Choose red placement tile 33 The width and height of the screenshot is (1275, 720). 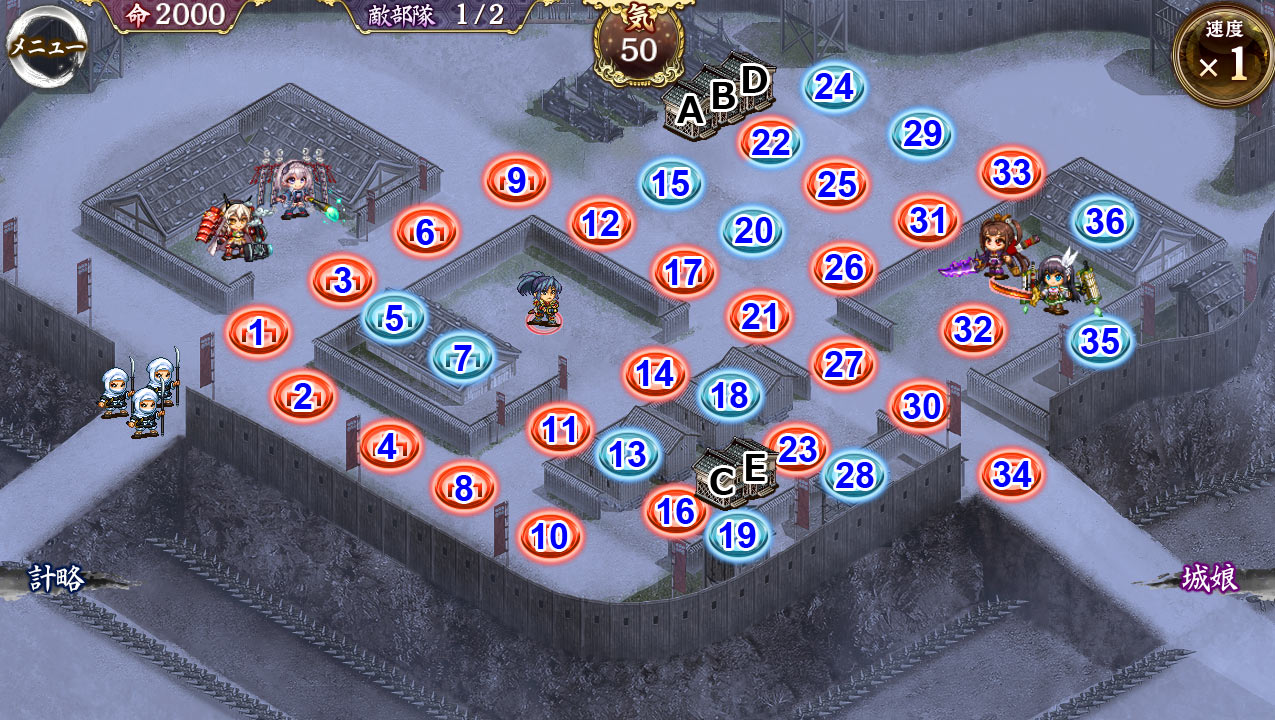1012,173
